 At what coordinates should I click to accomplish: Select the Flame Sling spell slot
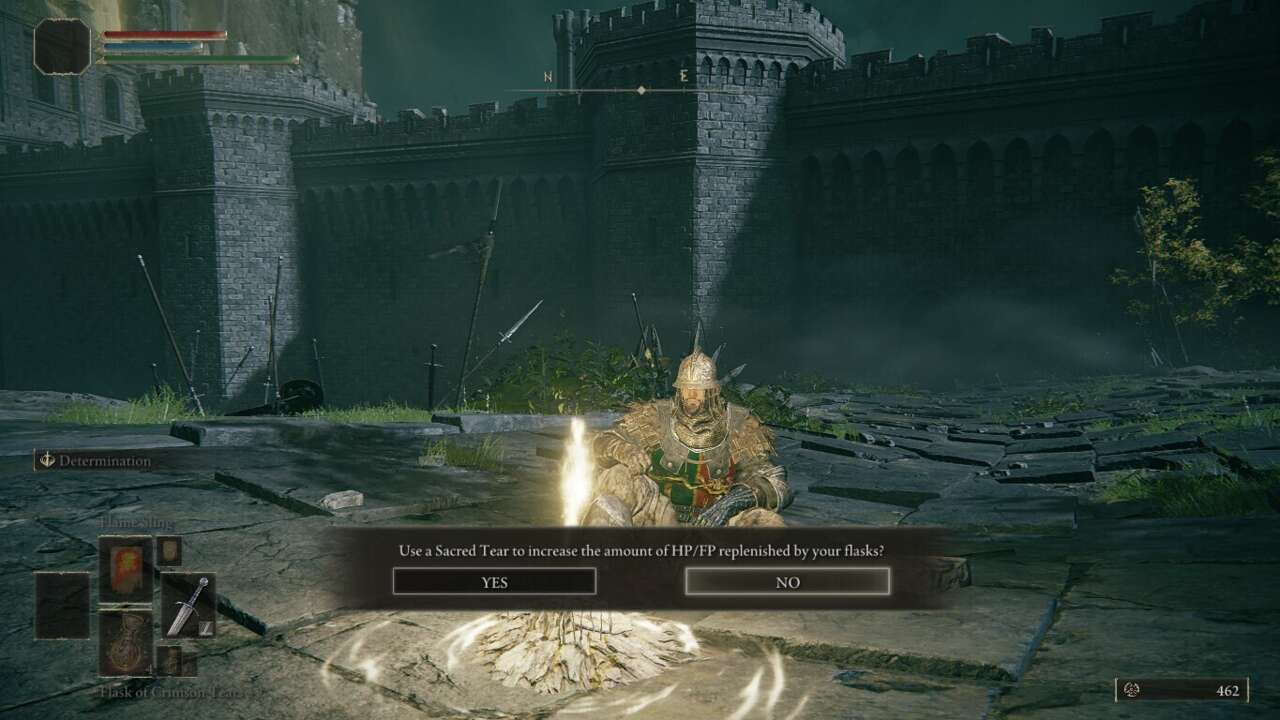click(x=125, y=569)
